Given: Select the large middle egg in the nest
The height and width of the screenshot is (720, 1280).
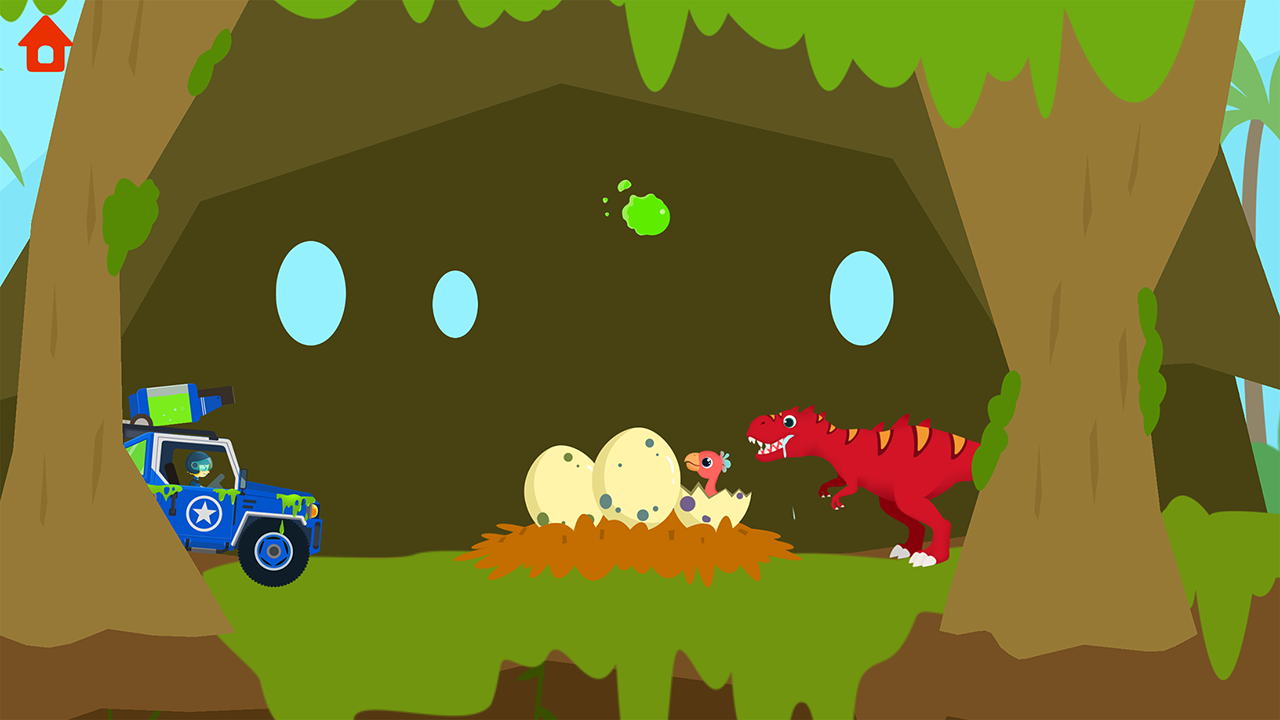Looking at the screenshot, I should click(x=634, y=478).
